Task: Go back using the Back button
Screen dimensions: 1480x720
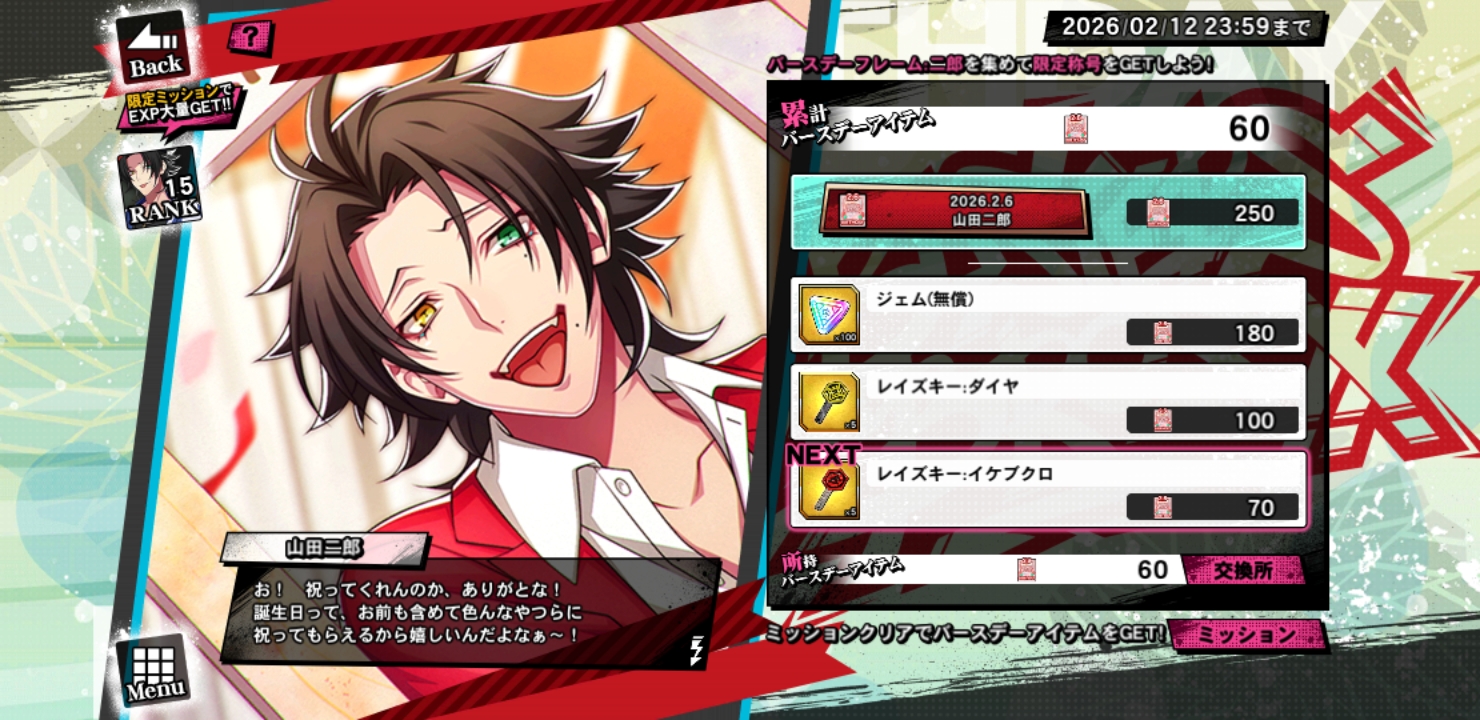Action: click(x=154, y=50)
